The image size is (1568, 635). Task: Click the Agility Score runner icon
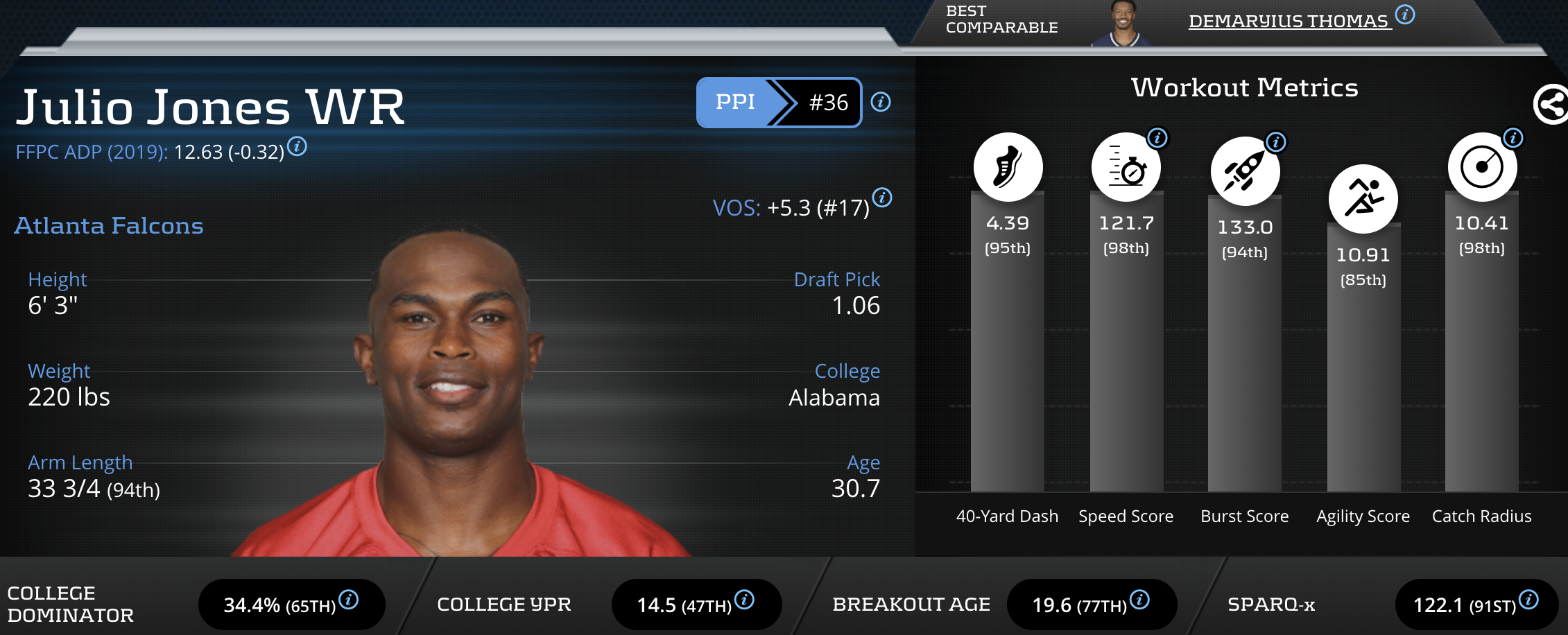pyautogui.click(x=1363, y=199)
